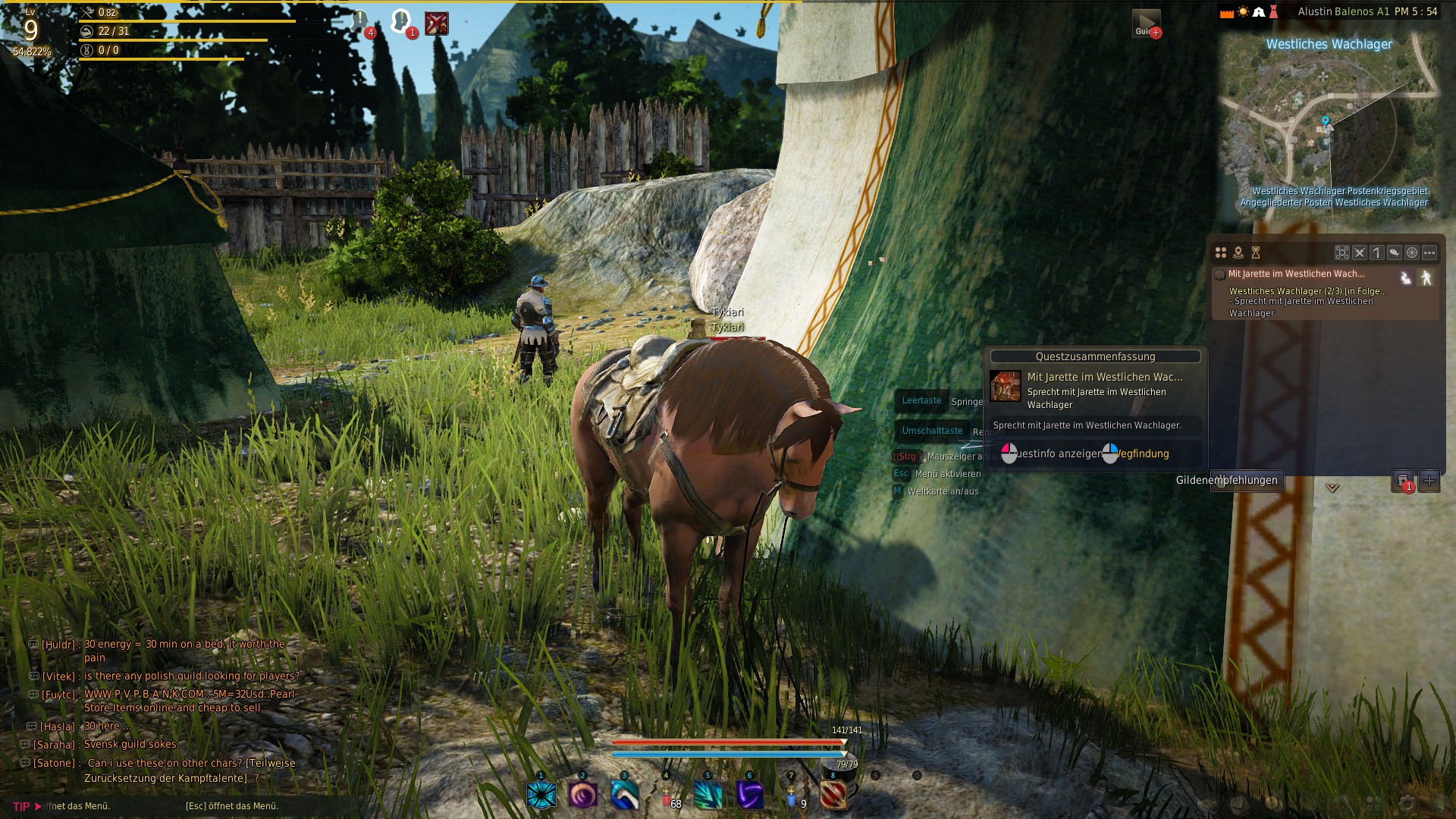This screenshot has width=1456, height=819.
Task: Start auto-pathing with the walking figure icon
Action: tap(1426, 278)
